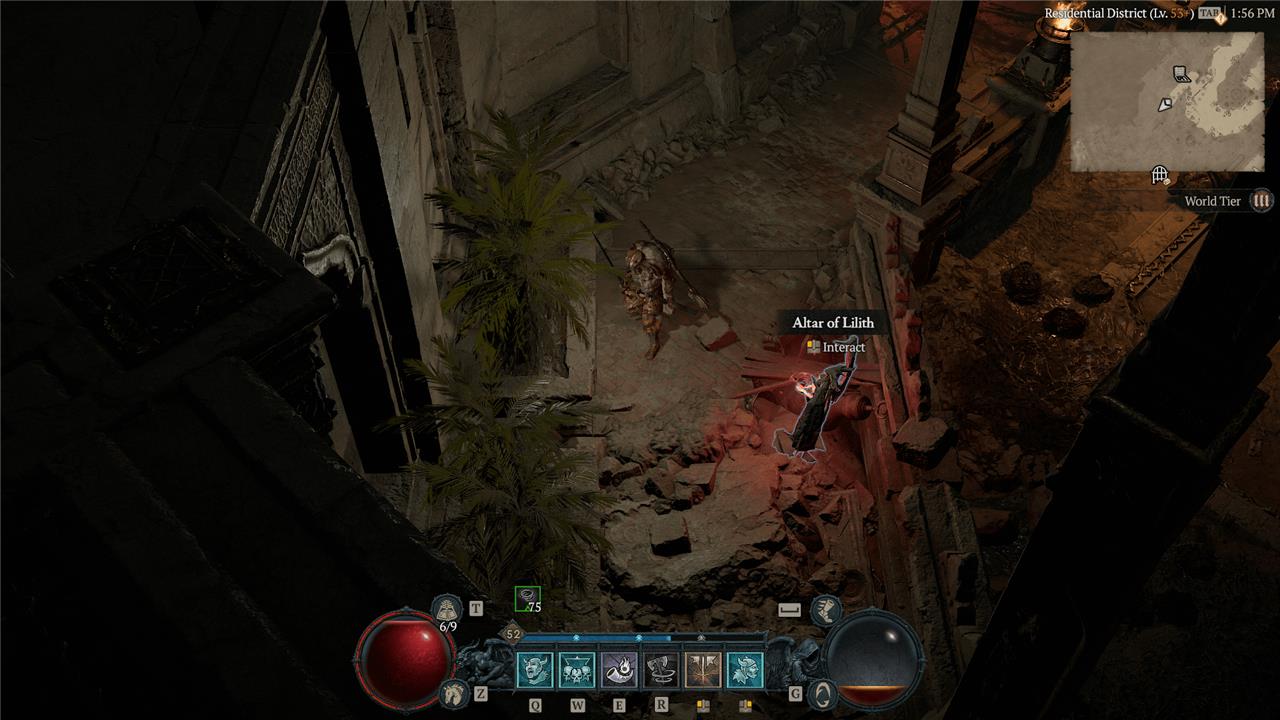Open the swirl icon beside the resource orb
Viewport: 1280px width, 720px height.
click(x=822, y=692)
